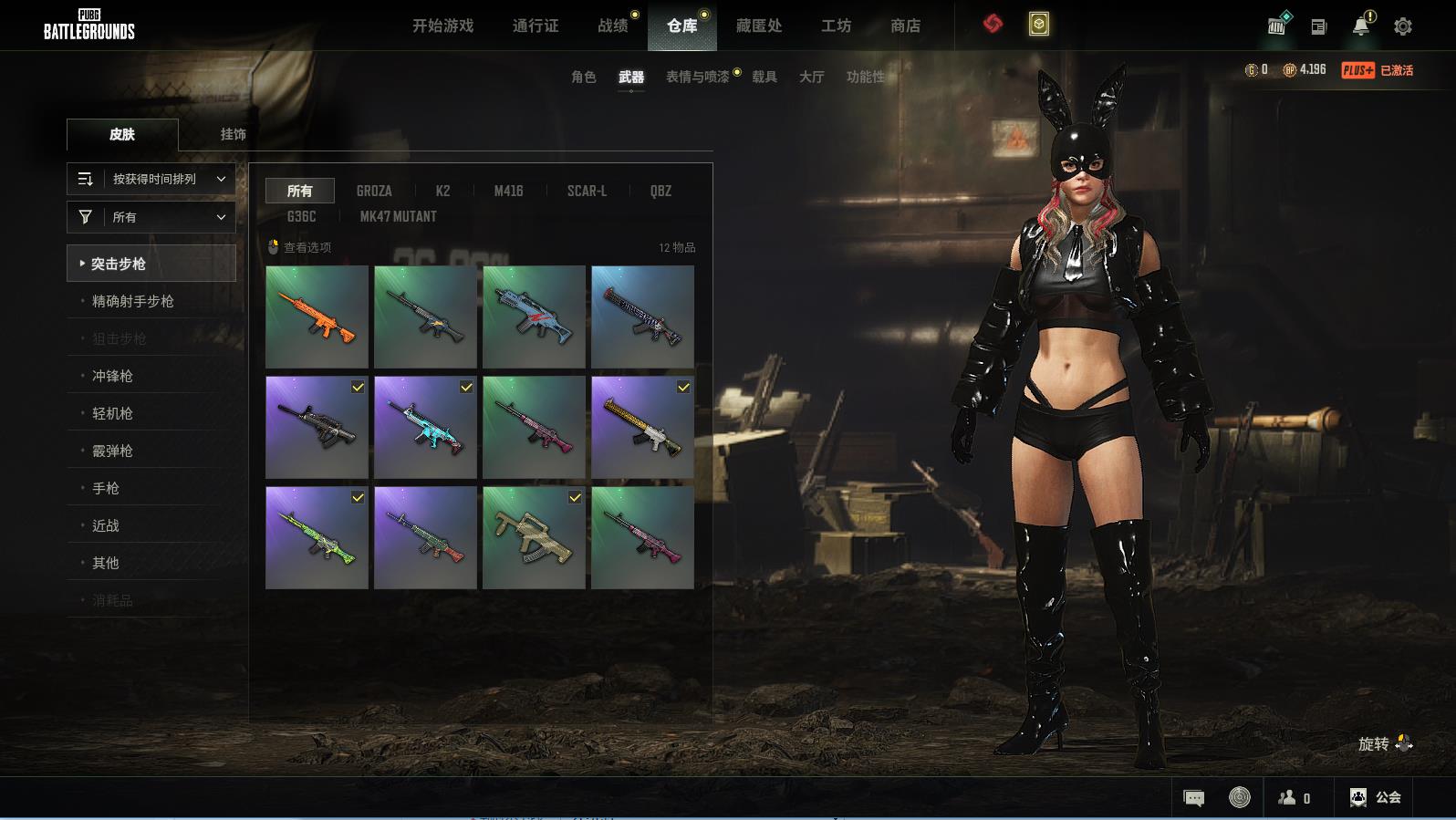Open the settings gear icon
1456x820 pixels.
pos(1402,26)
